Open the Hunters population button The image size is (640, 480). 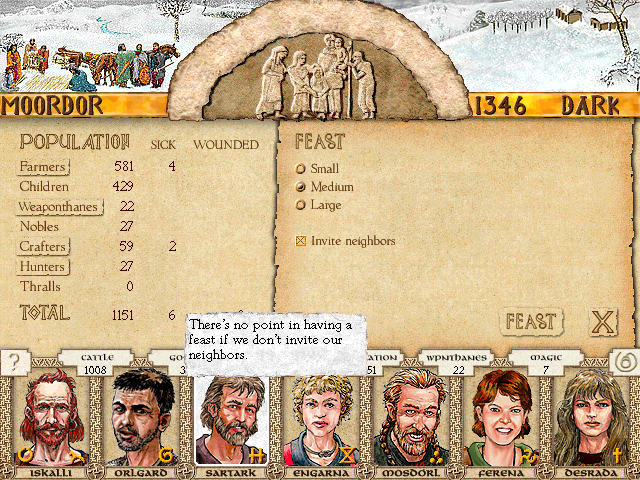[x=43, y=267]
